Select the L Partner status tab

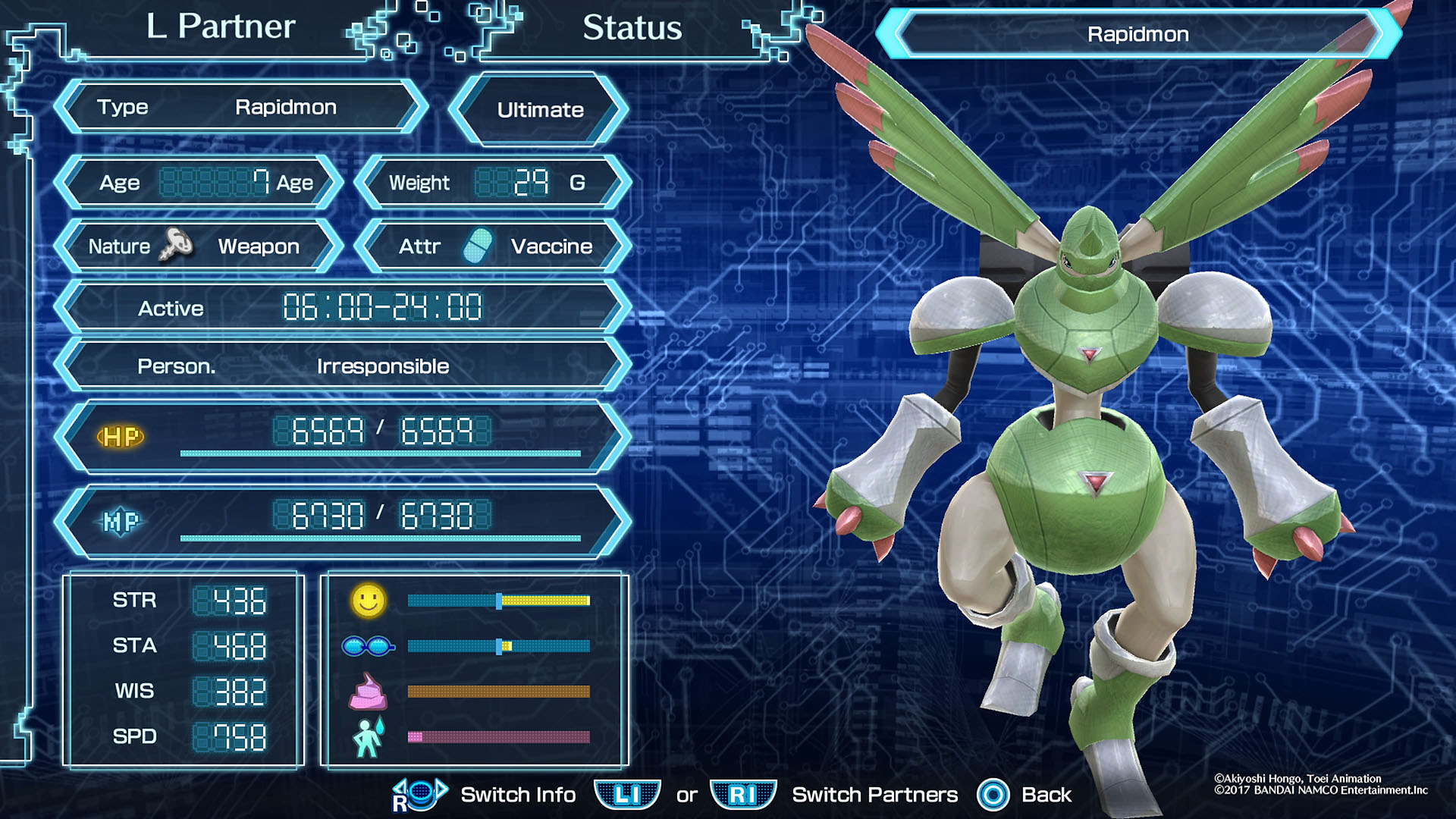pyautogui.click(x=219, y=29)
